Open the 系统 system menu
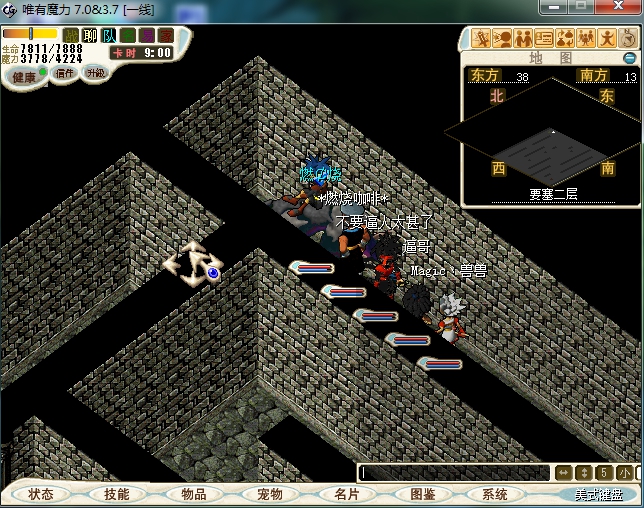 [x=495, y=494]
